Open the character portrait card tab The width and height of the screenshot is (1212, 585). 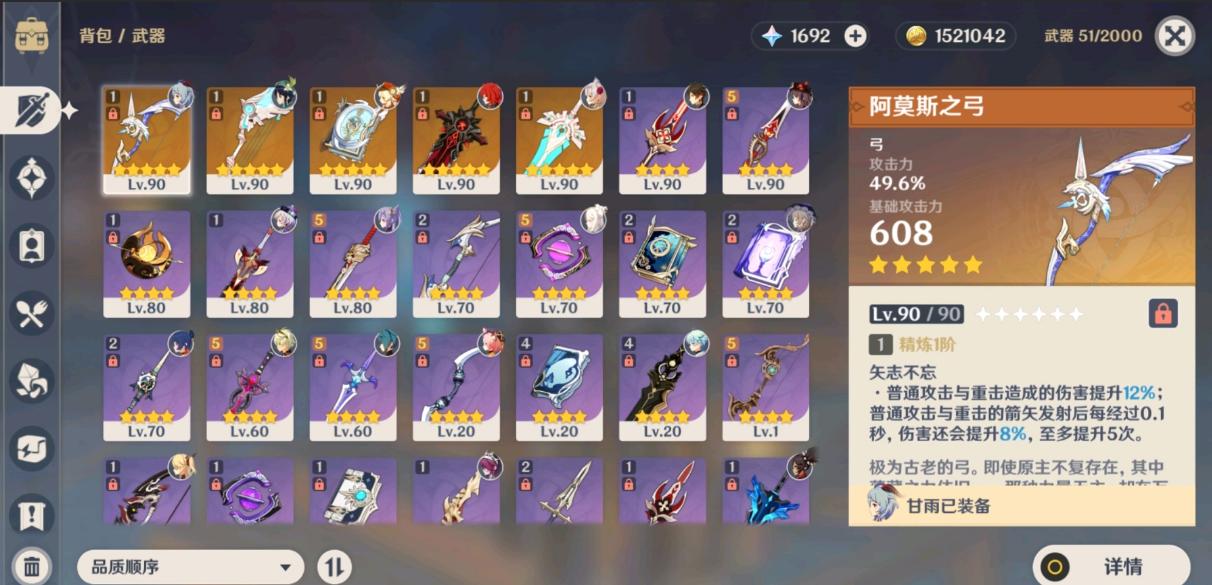(x=32, y=246)
